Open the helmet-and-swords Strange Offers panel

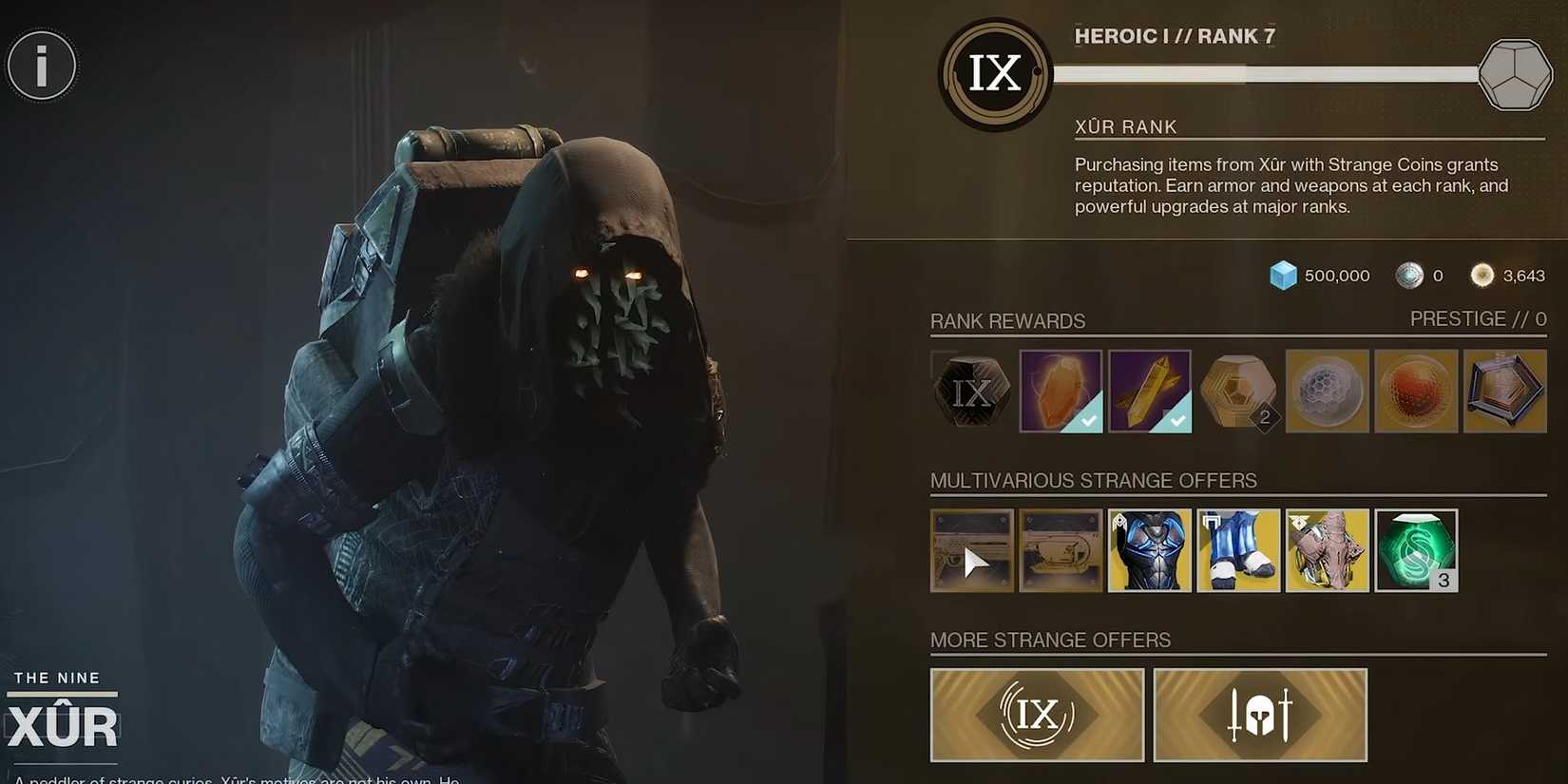click(x=1260, y=715)
